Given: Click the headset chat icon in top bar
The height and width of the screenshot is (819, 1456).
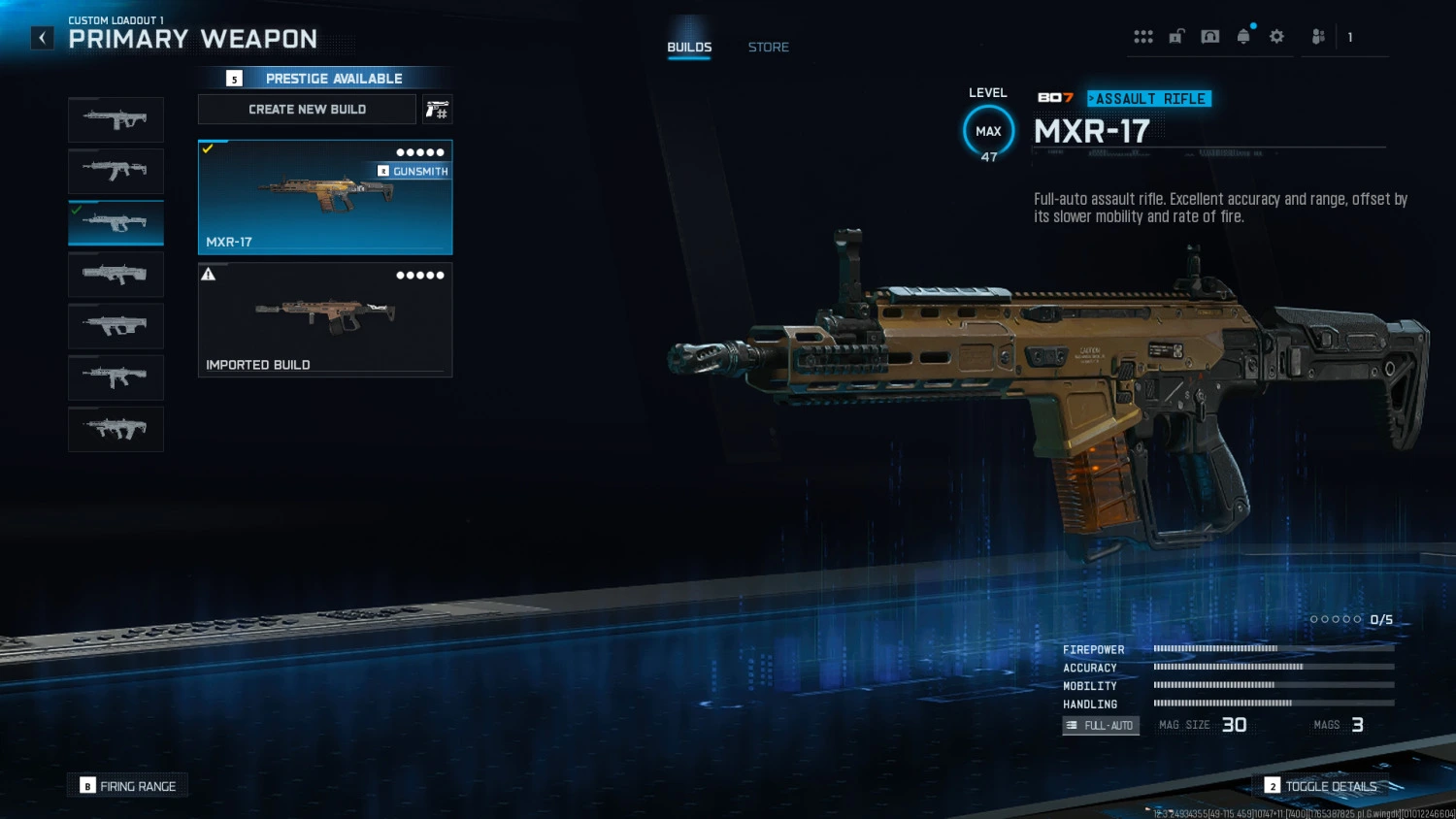Looking at the screenshot, I should click(x=1209, y=36).
